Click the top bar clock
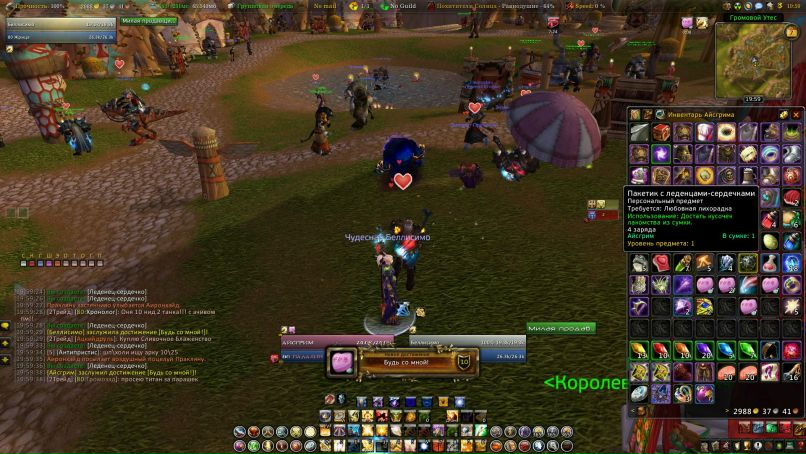The width and height of the screenshot is (806, 454). pos(793,5)
